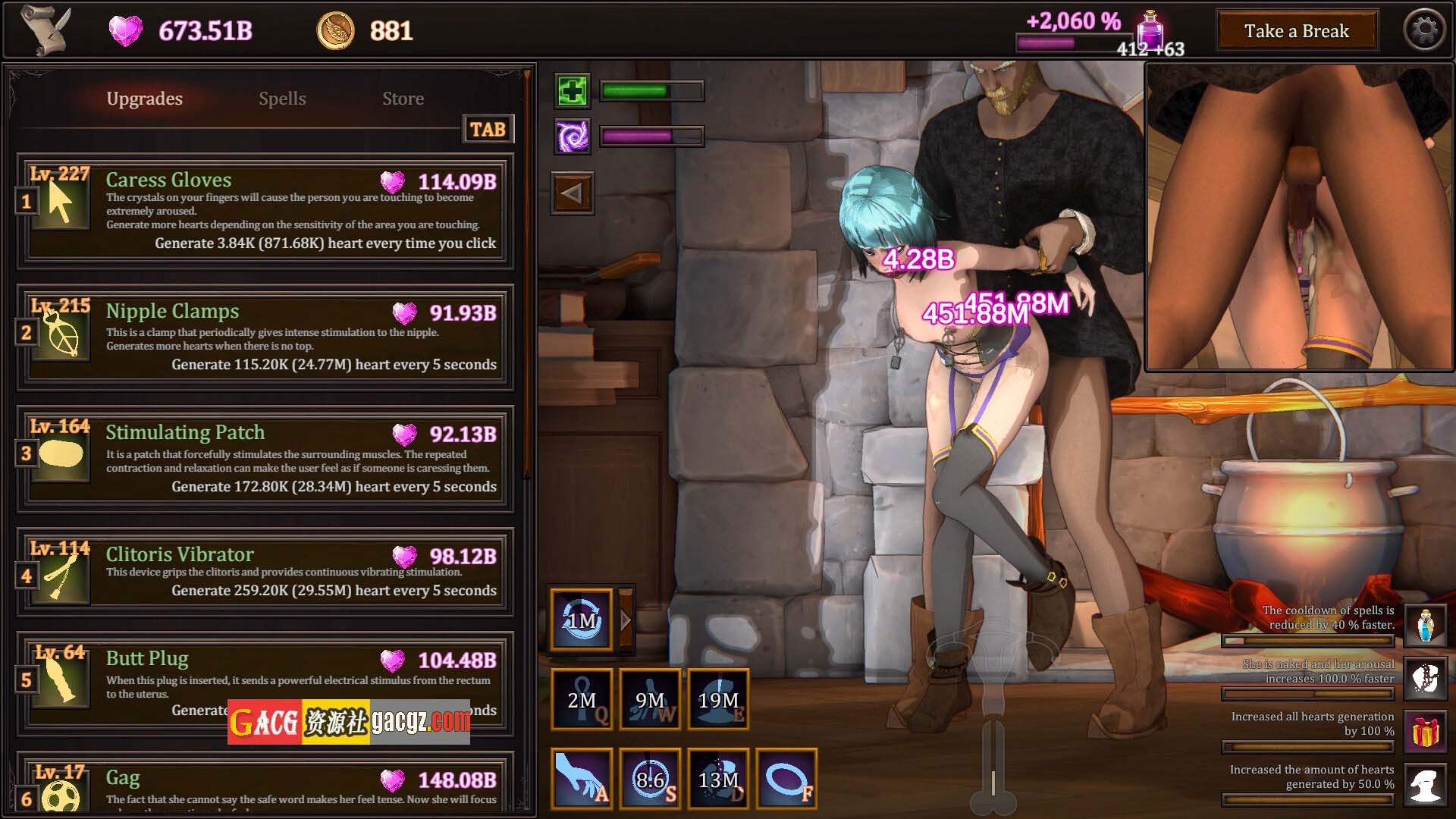The width and height of the screenshot is (1456, 819).
Task: Trigger the E ability showing 19M
Action: (x=718, y=700)
